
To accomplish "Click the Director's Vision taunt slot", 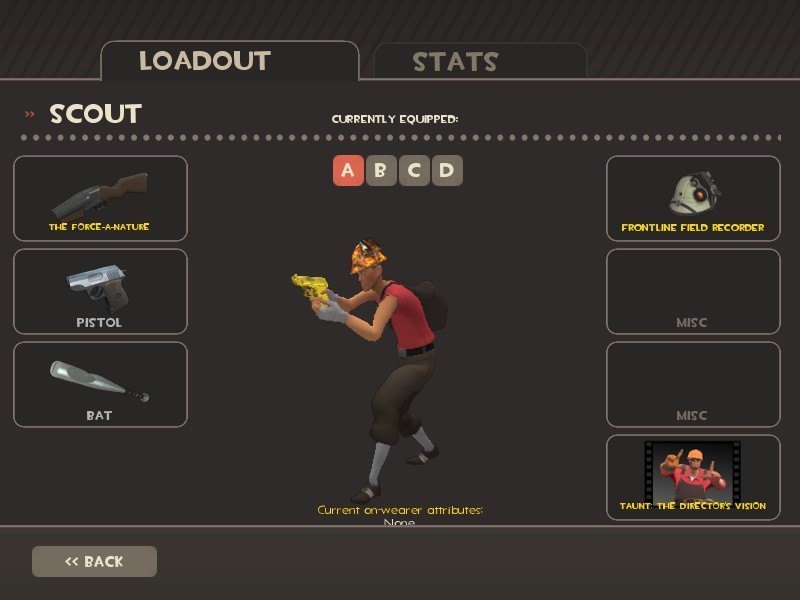I will coord(693,477).
